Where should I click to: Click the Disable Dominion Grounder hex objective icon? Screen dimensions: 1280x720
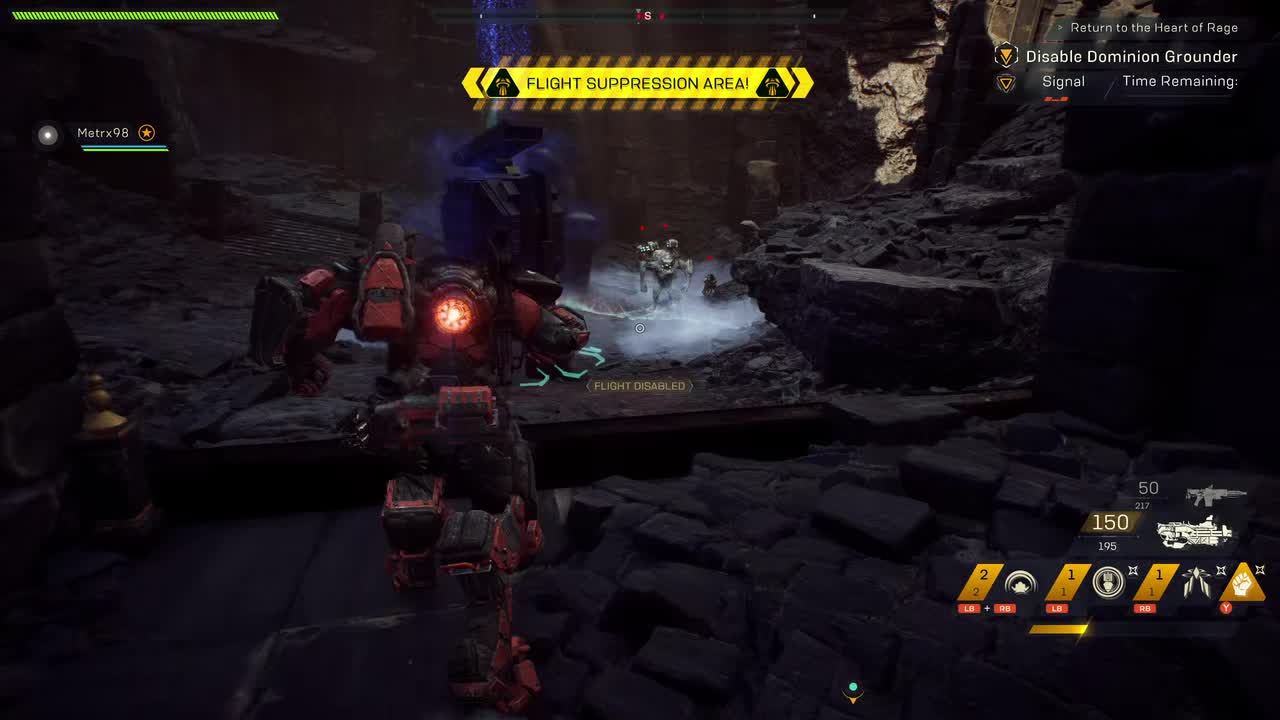[1006, 57]
